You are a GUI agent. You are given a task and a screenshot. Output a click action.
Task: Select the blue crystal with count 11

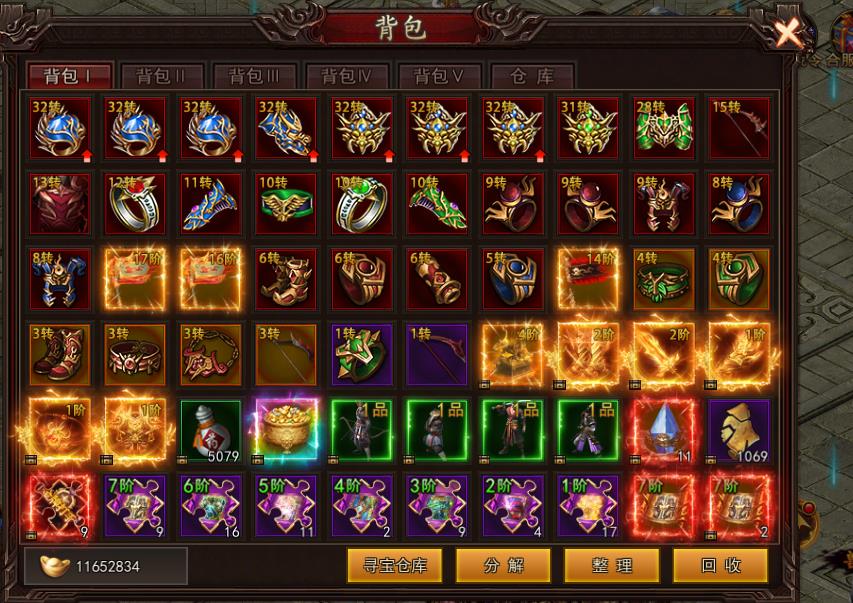pyautogui.click(x=664, y=430)
